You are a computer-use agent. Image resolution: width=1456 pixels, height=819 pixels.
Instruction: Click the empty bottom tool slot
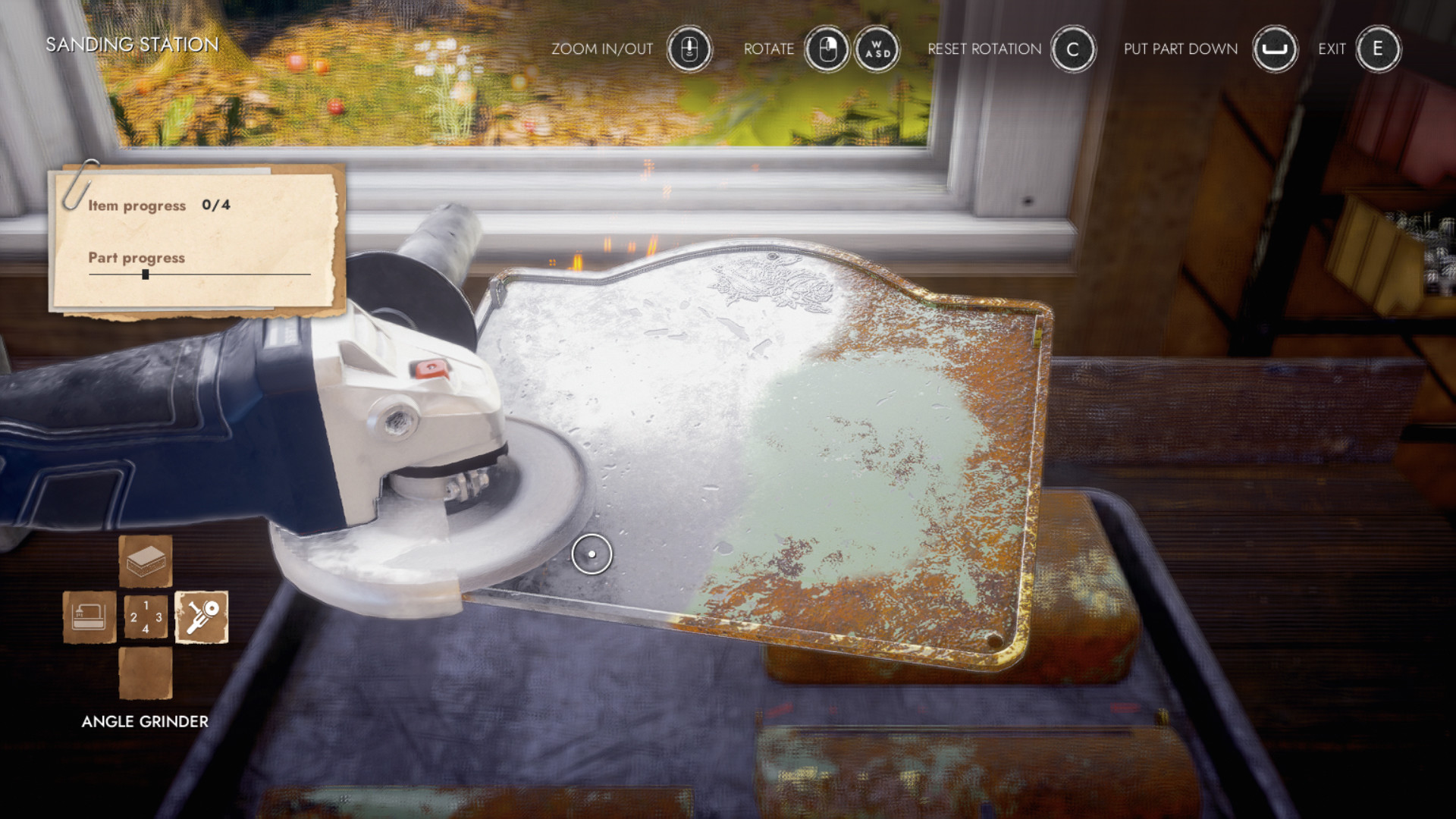tap(144, 671)
